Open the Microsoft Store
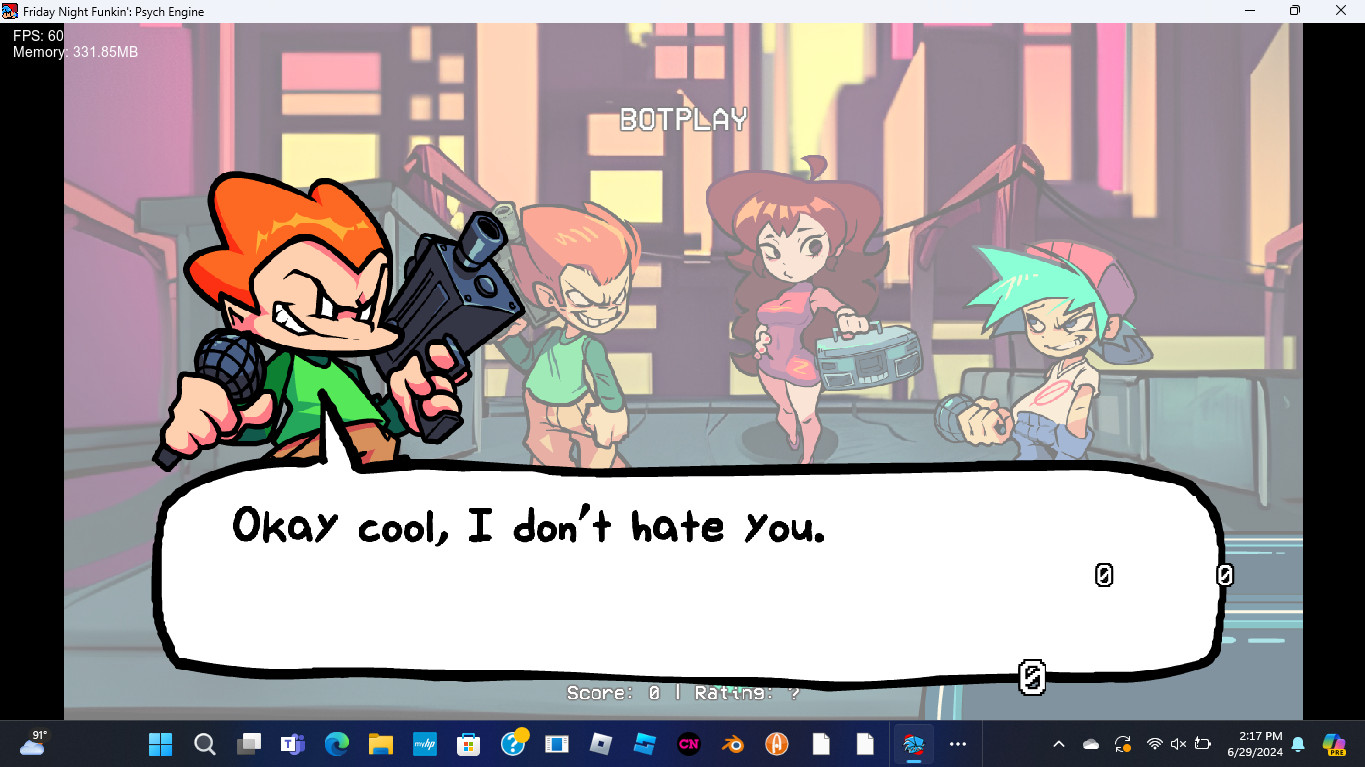This screenshot has width=1365, height=767. (x=467, y=744)
